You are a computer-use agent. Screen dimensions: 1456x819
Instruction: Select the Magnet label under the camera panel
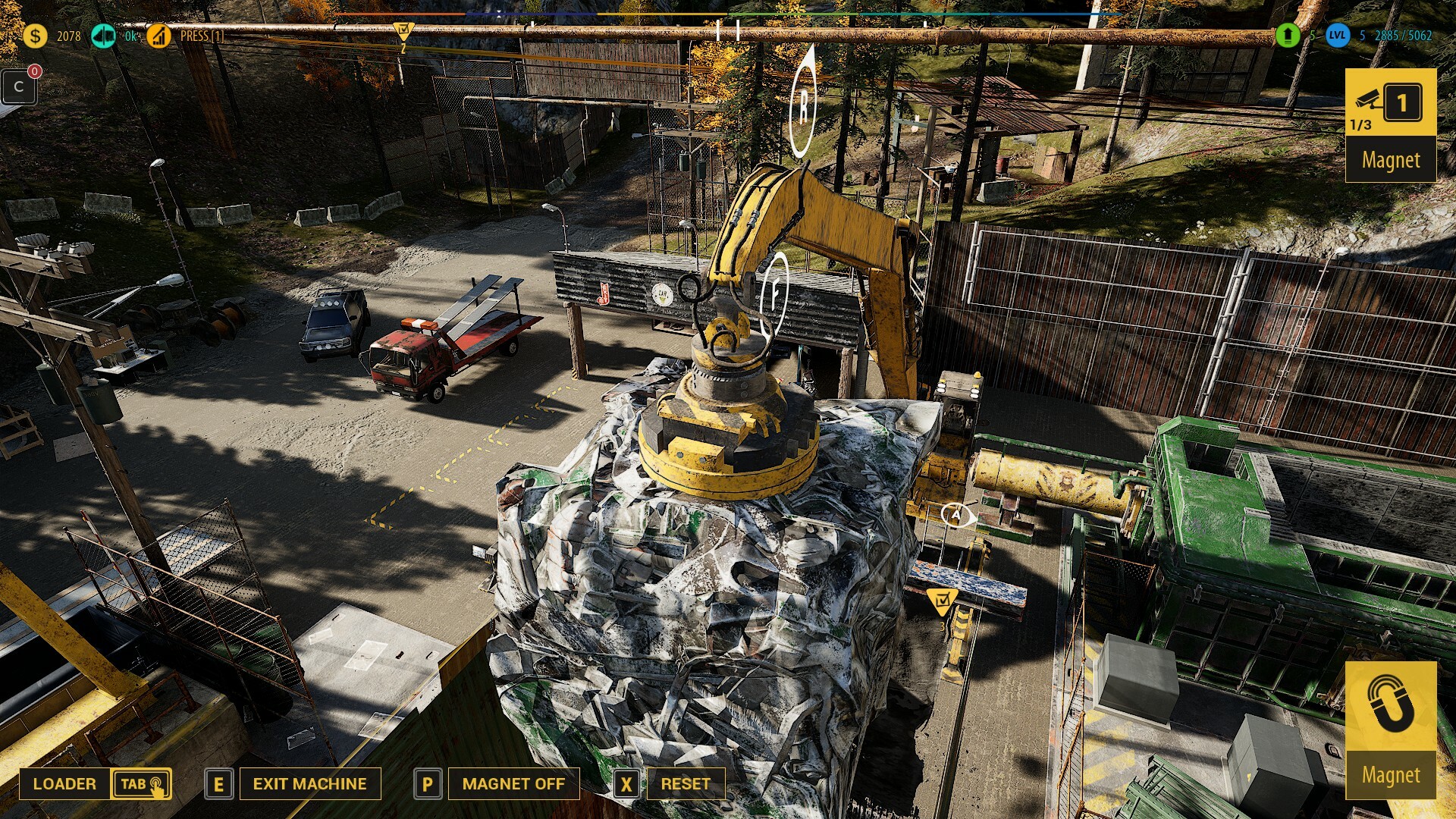[1391, 161]
